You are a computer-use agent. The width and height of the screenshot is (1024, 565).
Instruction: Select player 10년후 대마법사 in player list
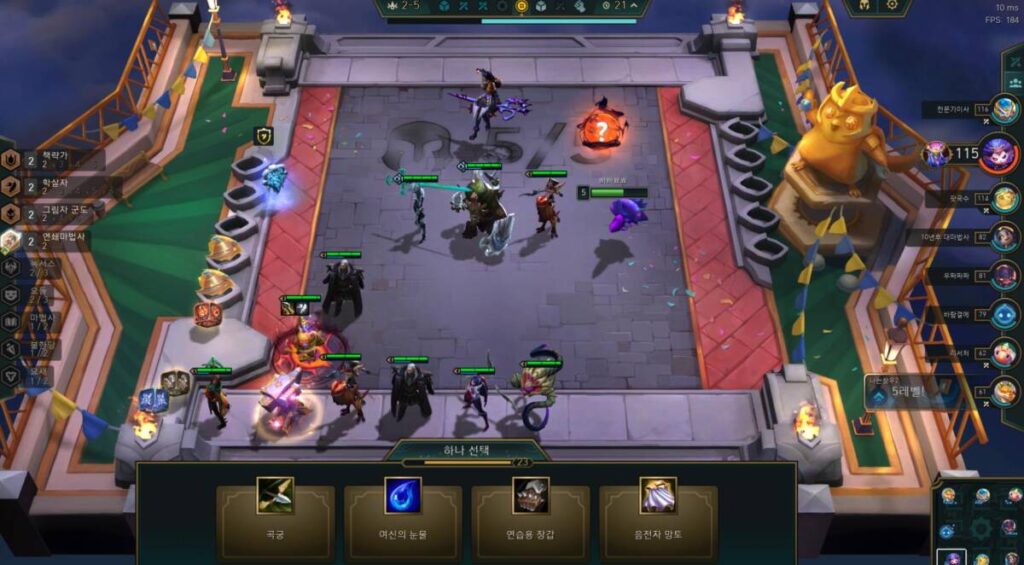pyautogui.click(x=1005, y=237)
